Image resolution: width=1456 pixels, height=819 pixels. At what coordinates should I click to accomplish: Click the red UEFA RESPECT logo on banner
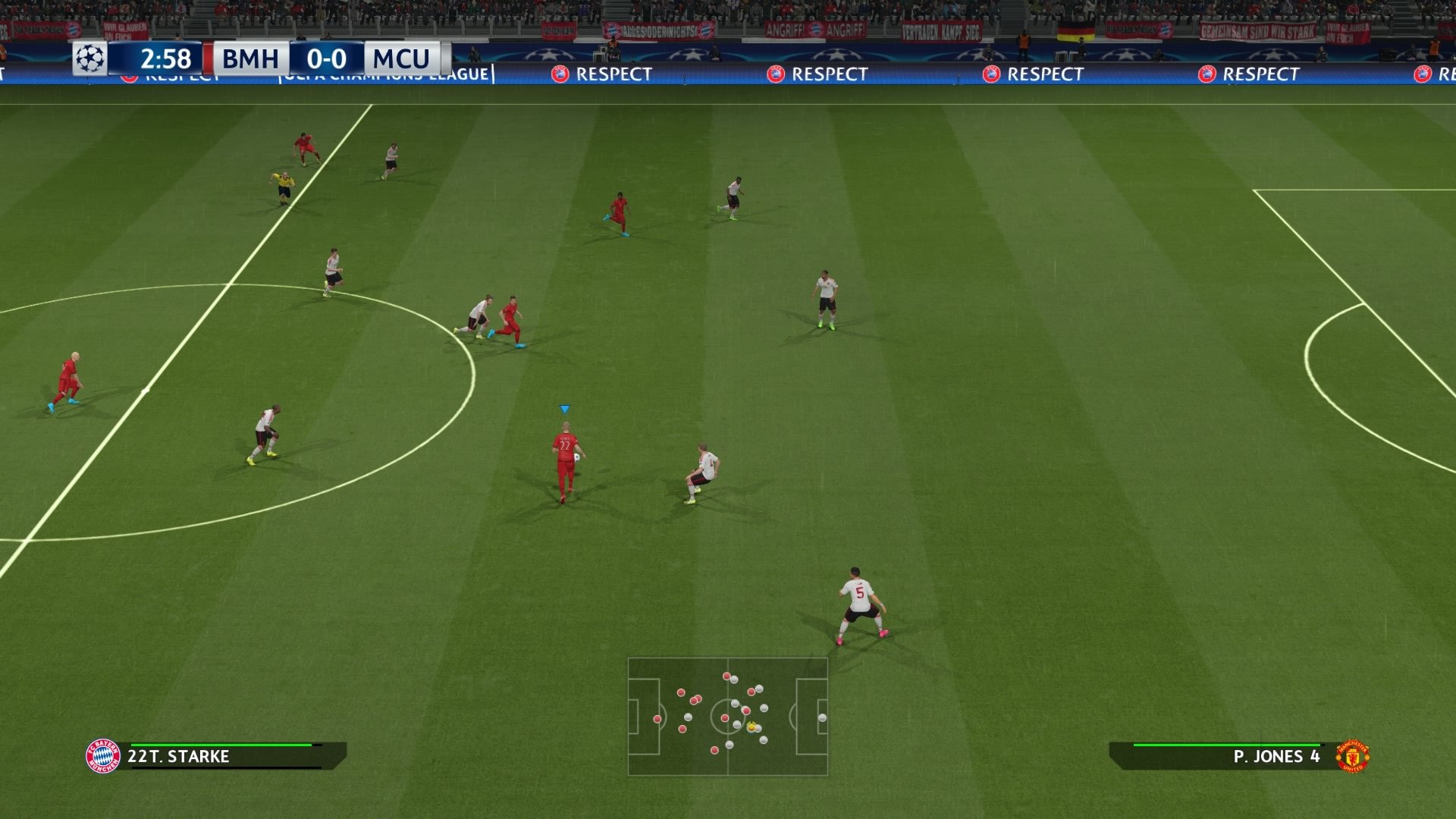[x=558, y=74]
